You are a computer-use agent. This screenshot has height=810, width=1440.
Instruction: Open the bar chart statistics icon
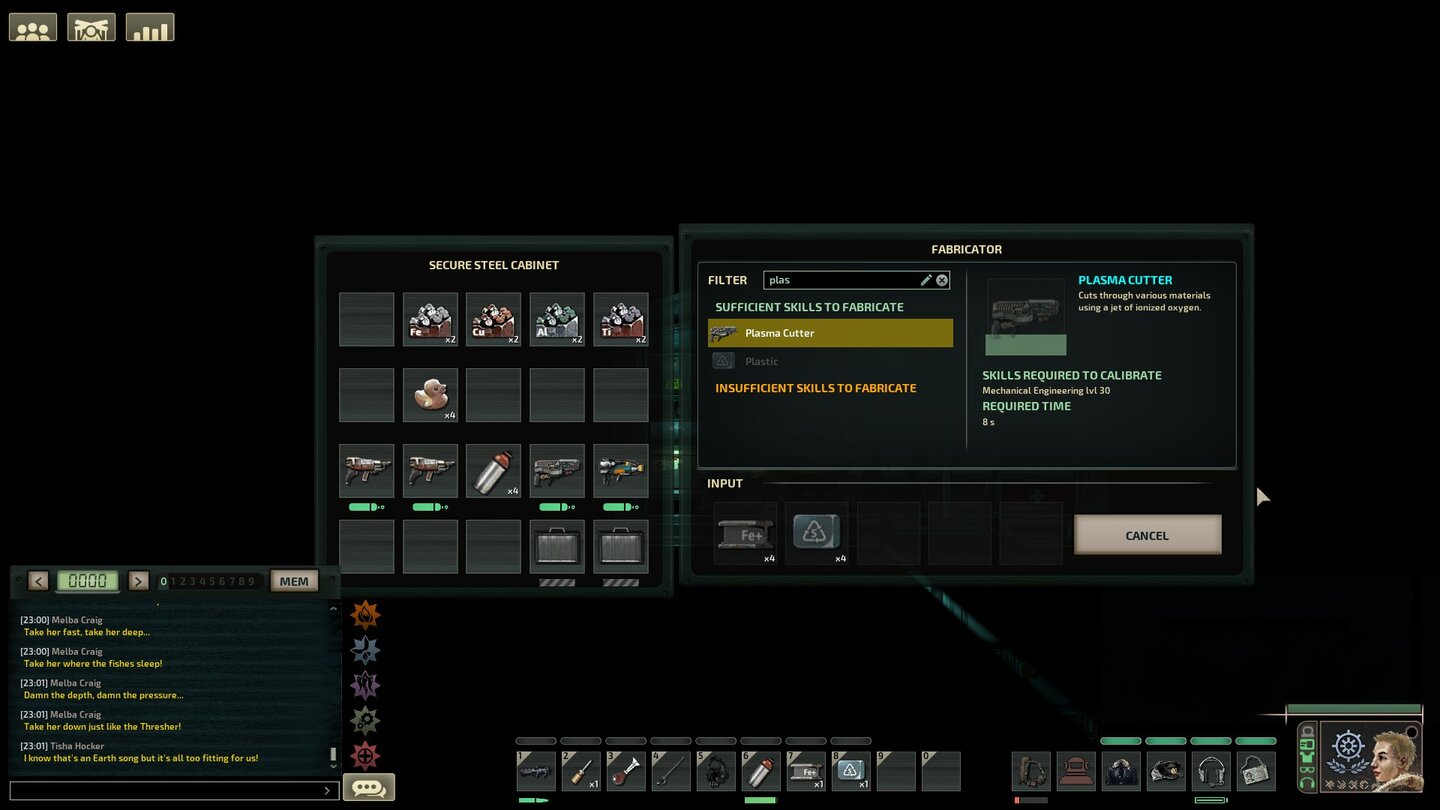coord(150,27)
